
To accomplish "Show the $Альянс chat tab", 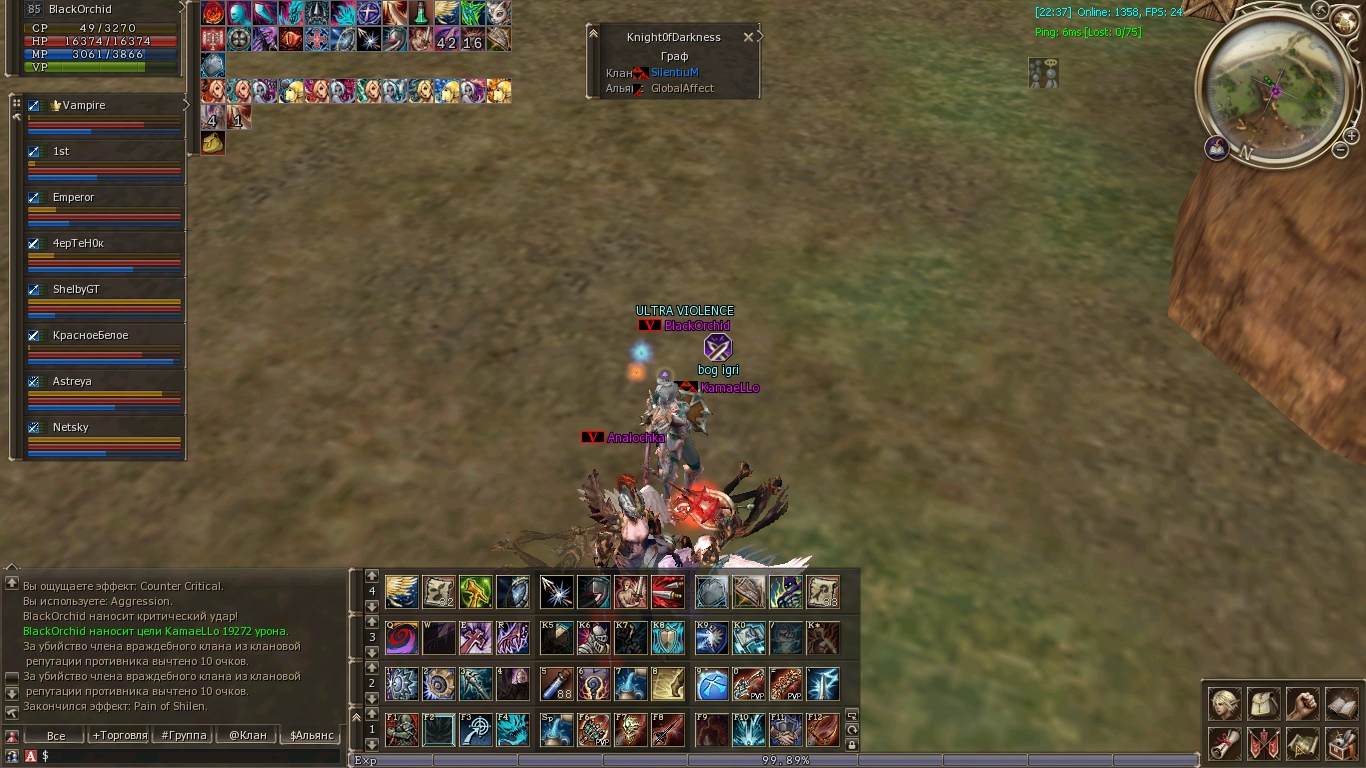I will (310, 735).
